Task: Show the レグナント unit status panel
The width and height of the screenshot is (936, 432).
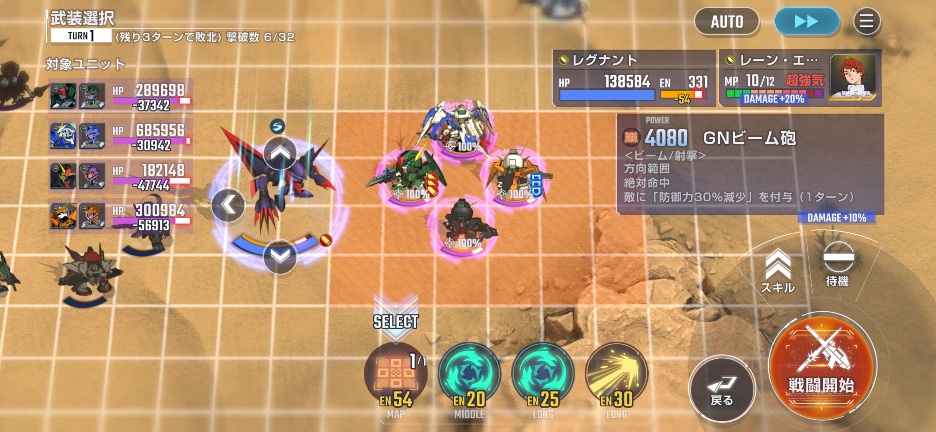Action: coord(634,78)
